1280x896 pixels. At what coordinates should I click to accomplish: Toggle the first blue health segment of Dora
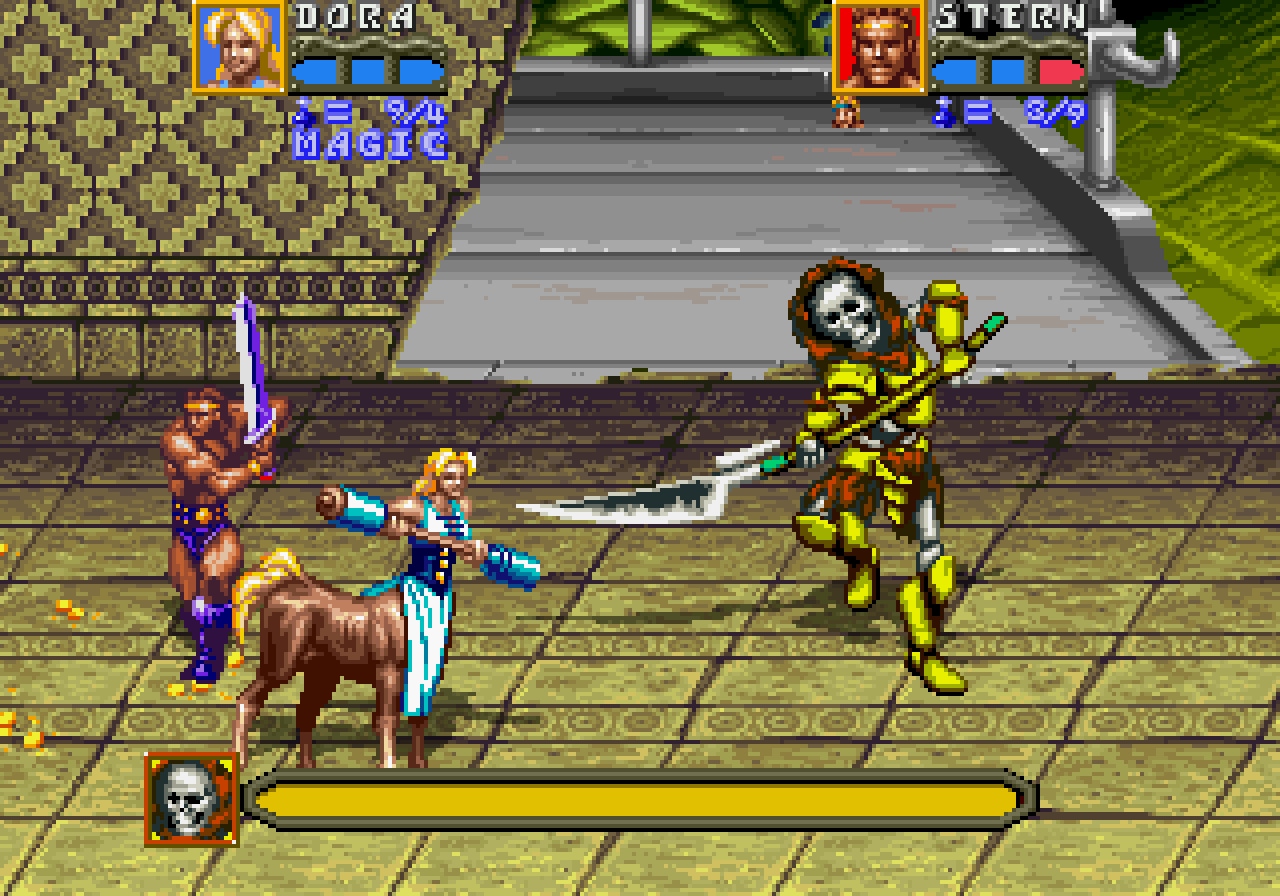(318, 70)
